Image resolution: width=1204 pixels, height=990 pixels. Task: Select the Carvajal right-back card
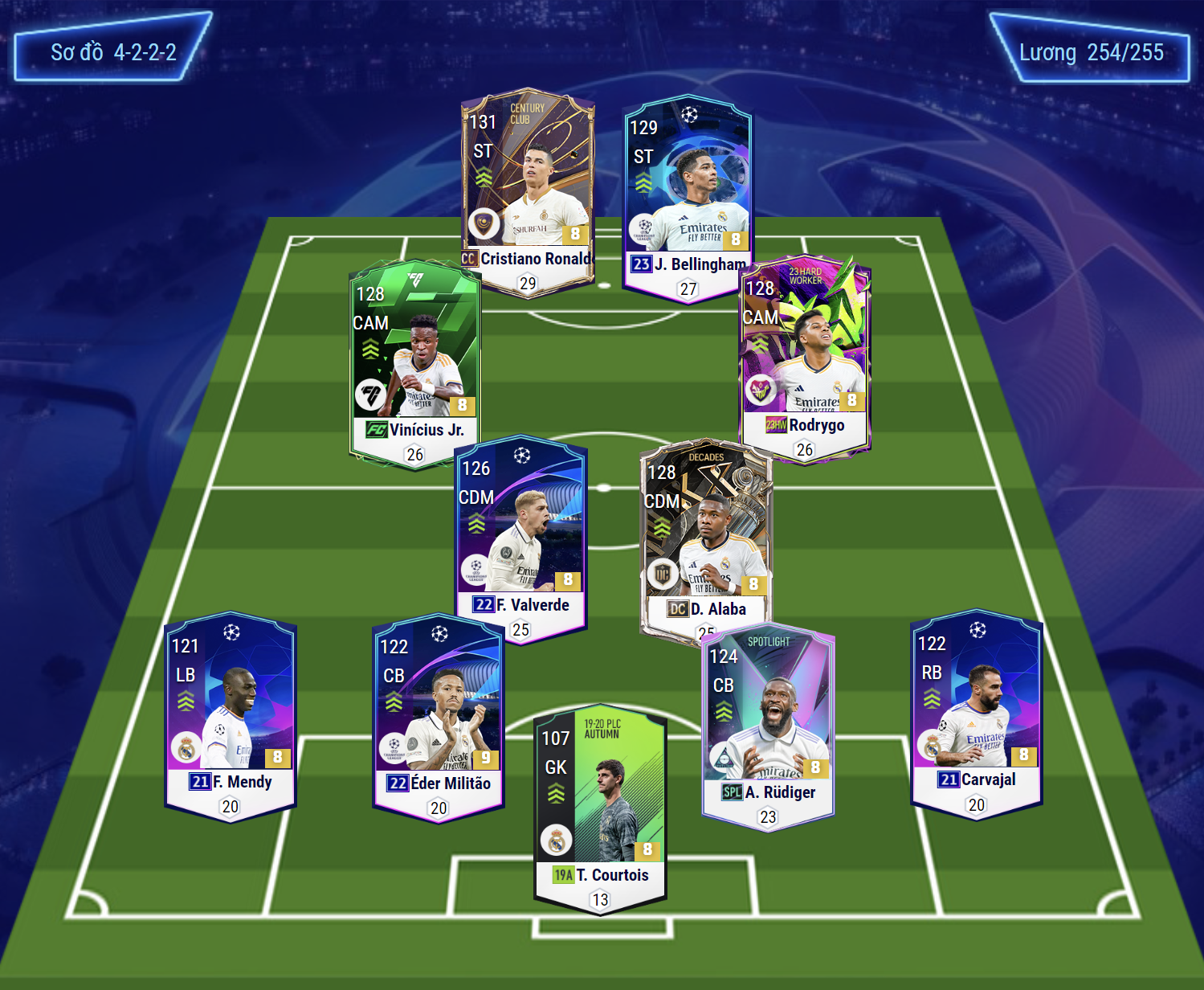point(977,711)
